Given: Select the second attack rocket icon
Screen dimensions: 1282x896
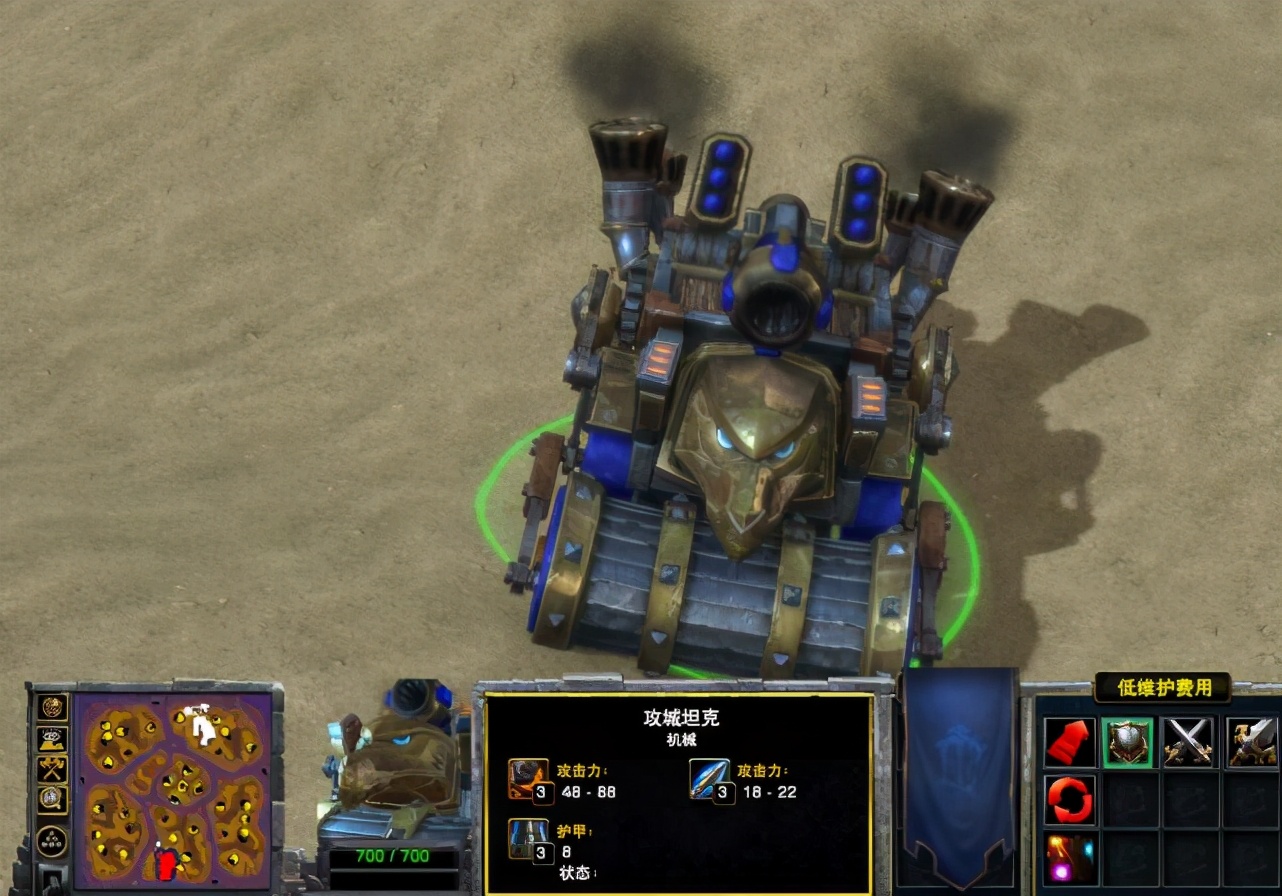Looking at the screenshot, I should click(709, 778).
